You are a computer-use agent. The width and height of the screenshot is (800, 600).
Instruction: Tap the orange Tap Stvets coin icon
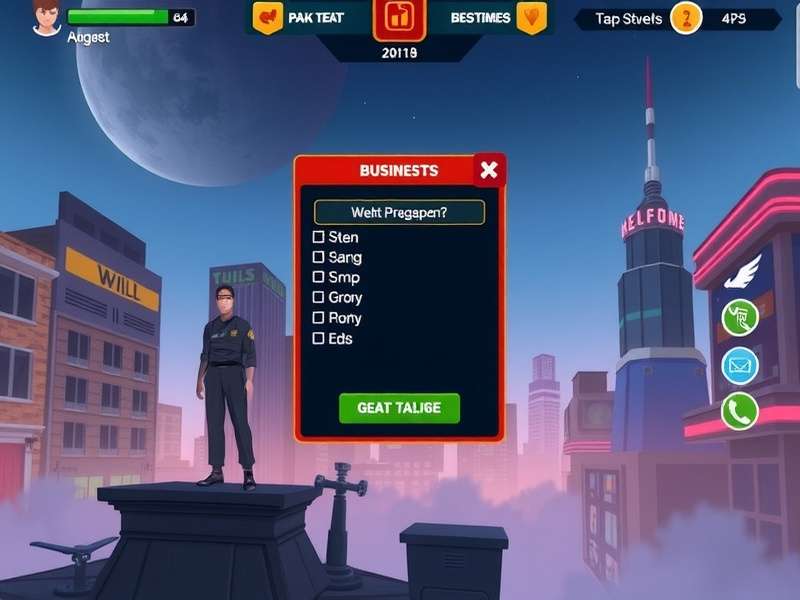pos(685,18)
